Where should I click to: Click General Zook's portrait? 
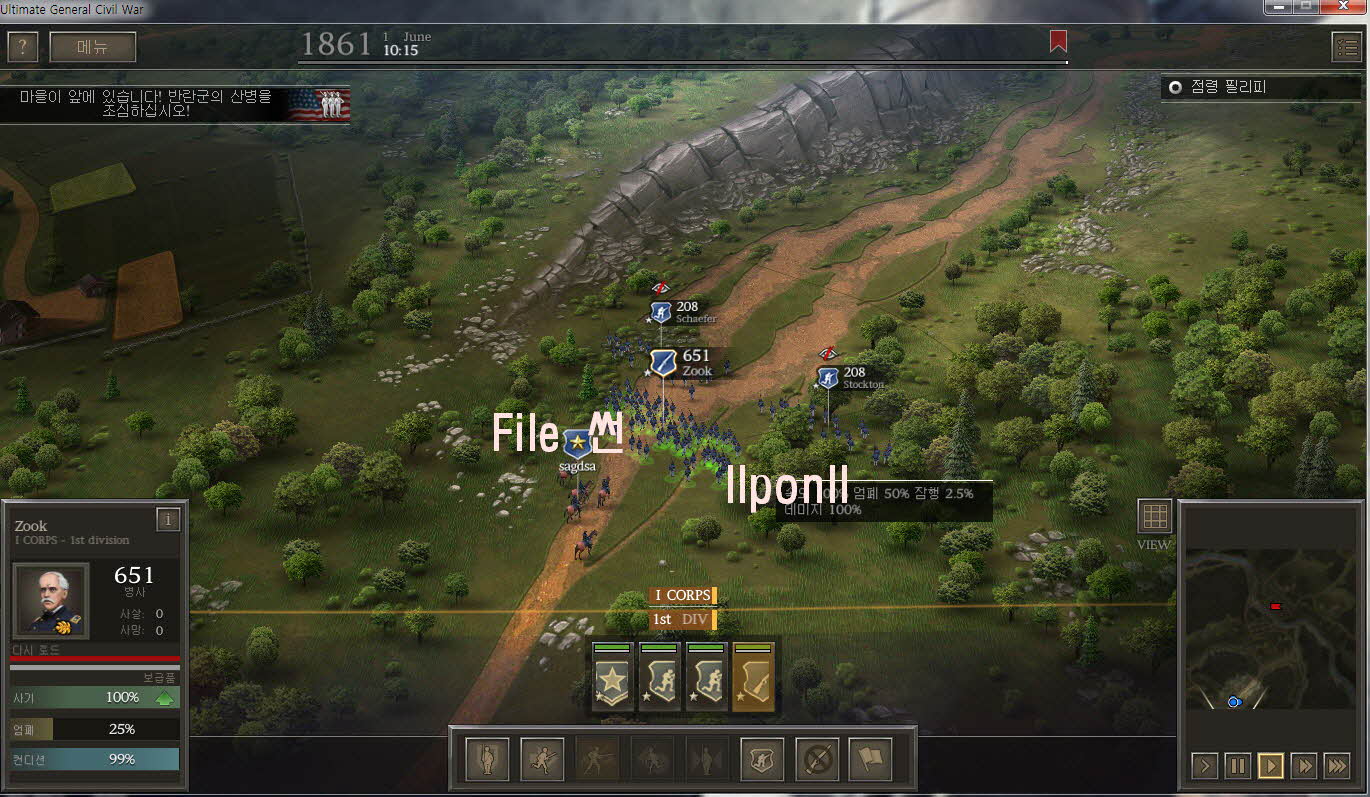coord(50,600)
